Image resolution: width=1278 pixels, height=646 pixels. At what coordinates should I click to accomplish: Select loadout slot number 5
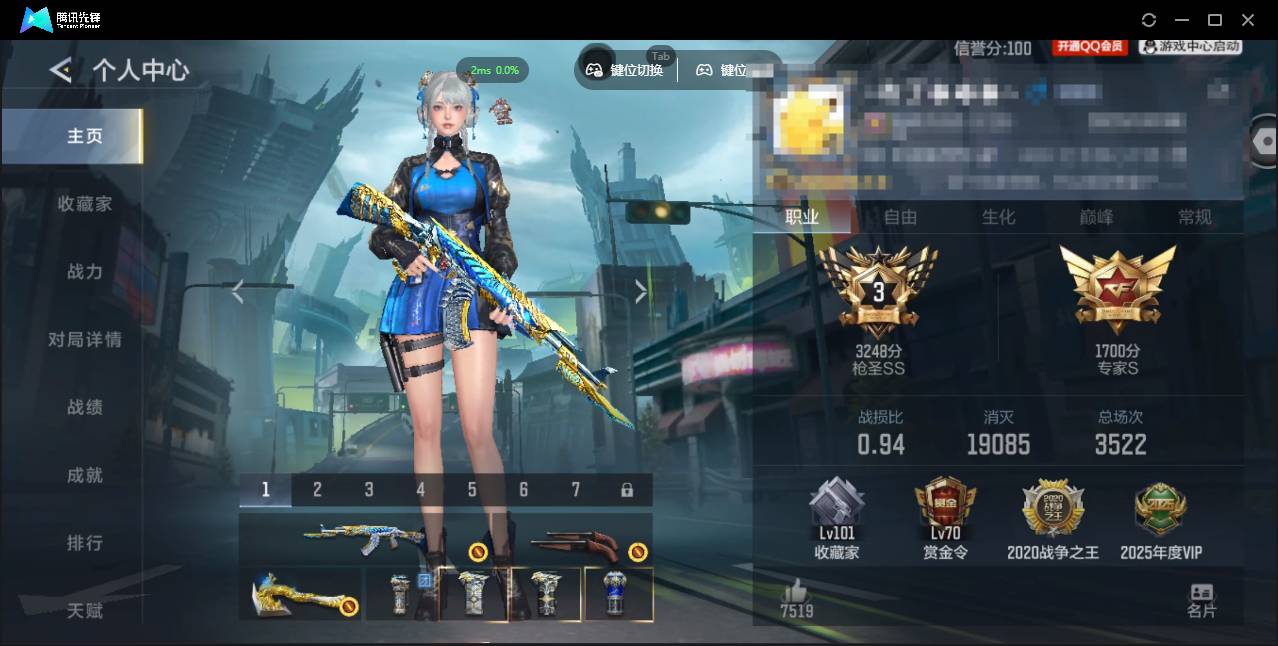point(472,490)
